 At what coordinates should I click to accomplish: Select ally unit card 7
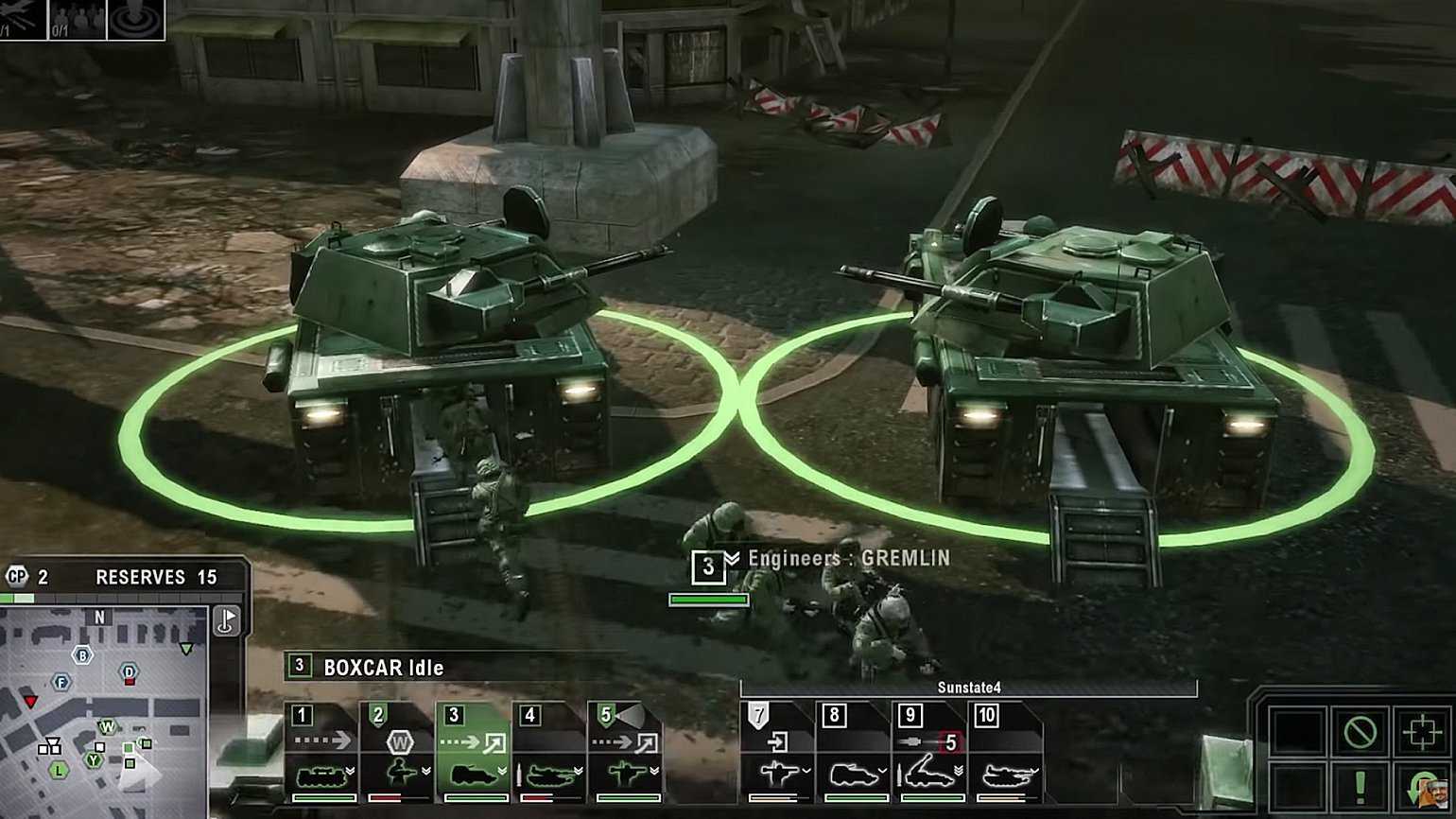pyautogui.click(x=776, y=752)
